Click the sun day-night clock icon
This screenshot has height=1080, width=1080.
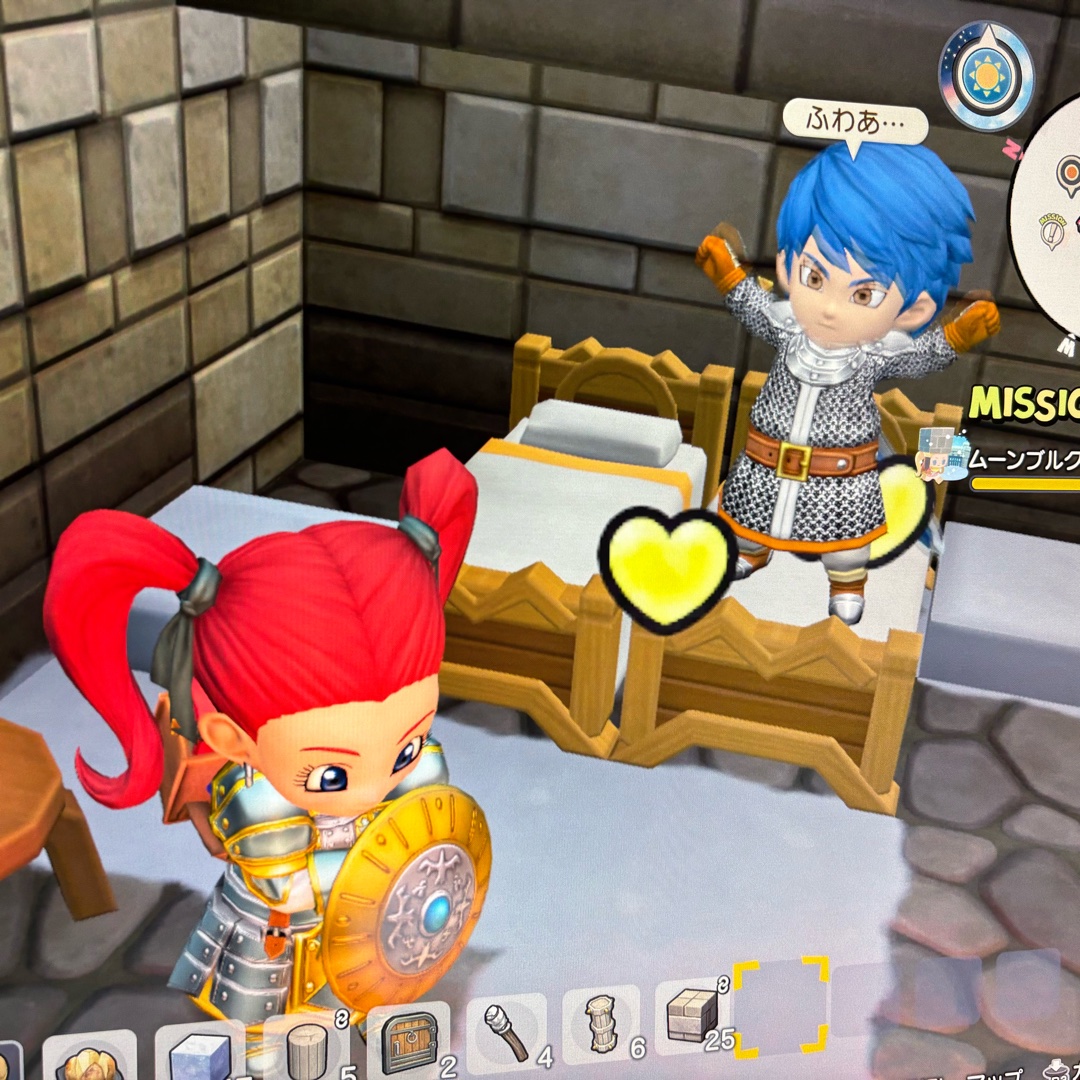[985, 75]
